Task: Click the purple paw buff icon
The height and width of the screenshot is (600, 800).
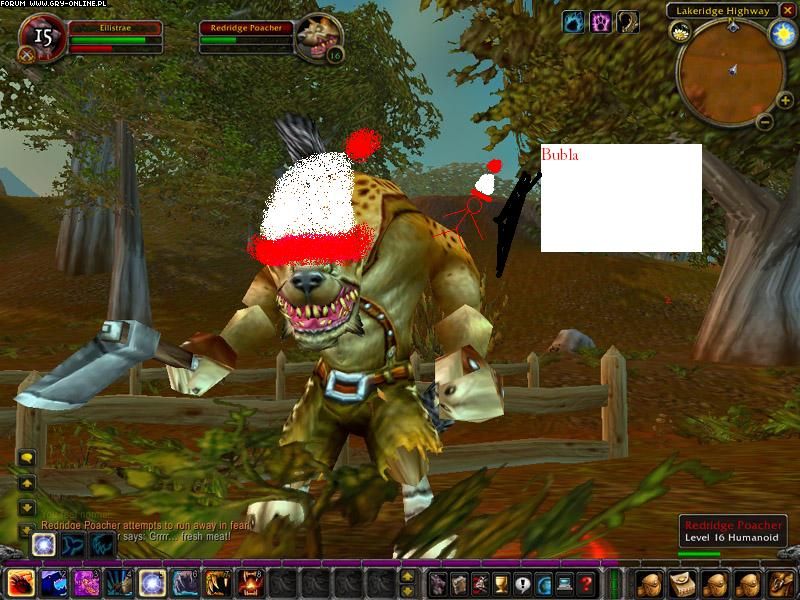Action: click(x=600, y=21)
